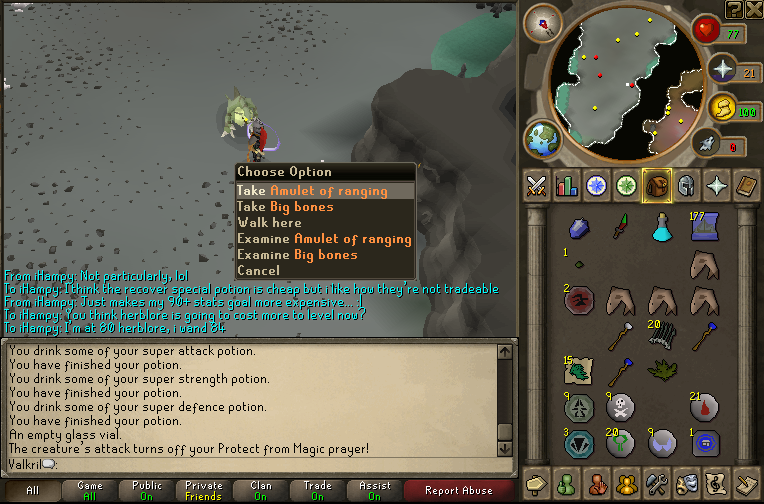
Task: Take the Amulet of ranging
Action: pyautogui.click(x=311, y=191)
